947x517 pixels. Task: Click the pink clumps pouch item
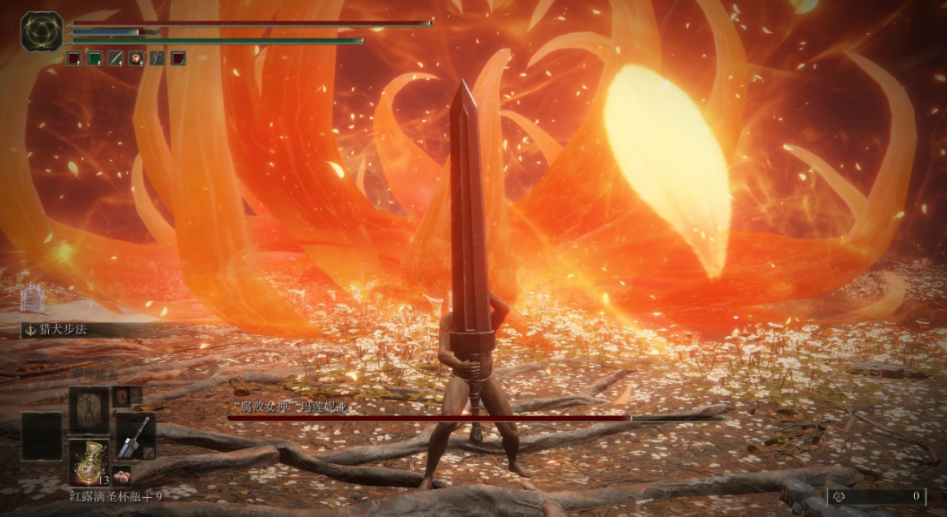tap(122, 475)
